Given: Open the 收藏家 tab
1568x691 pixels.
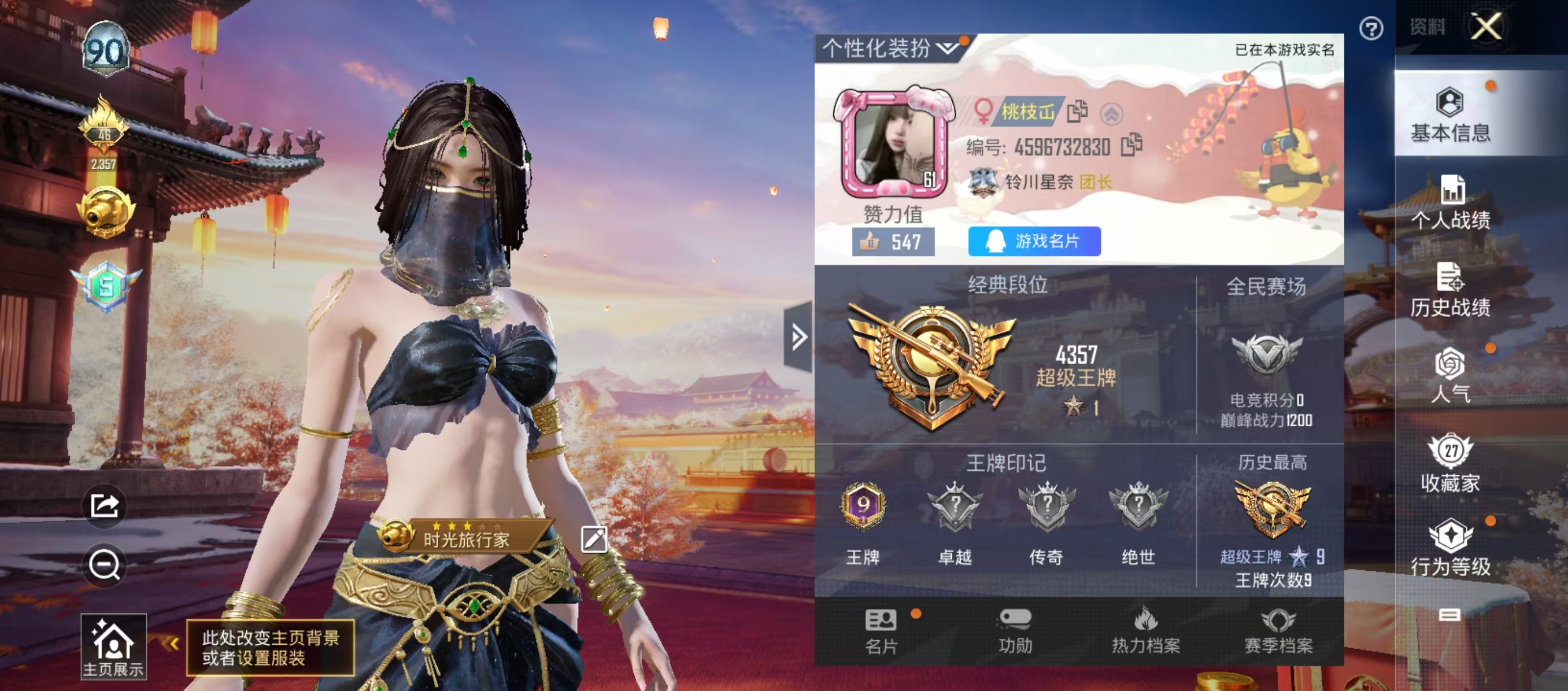Looking at the screenshot, I should coord(1451,463).
